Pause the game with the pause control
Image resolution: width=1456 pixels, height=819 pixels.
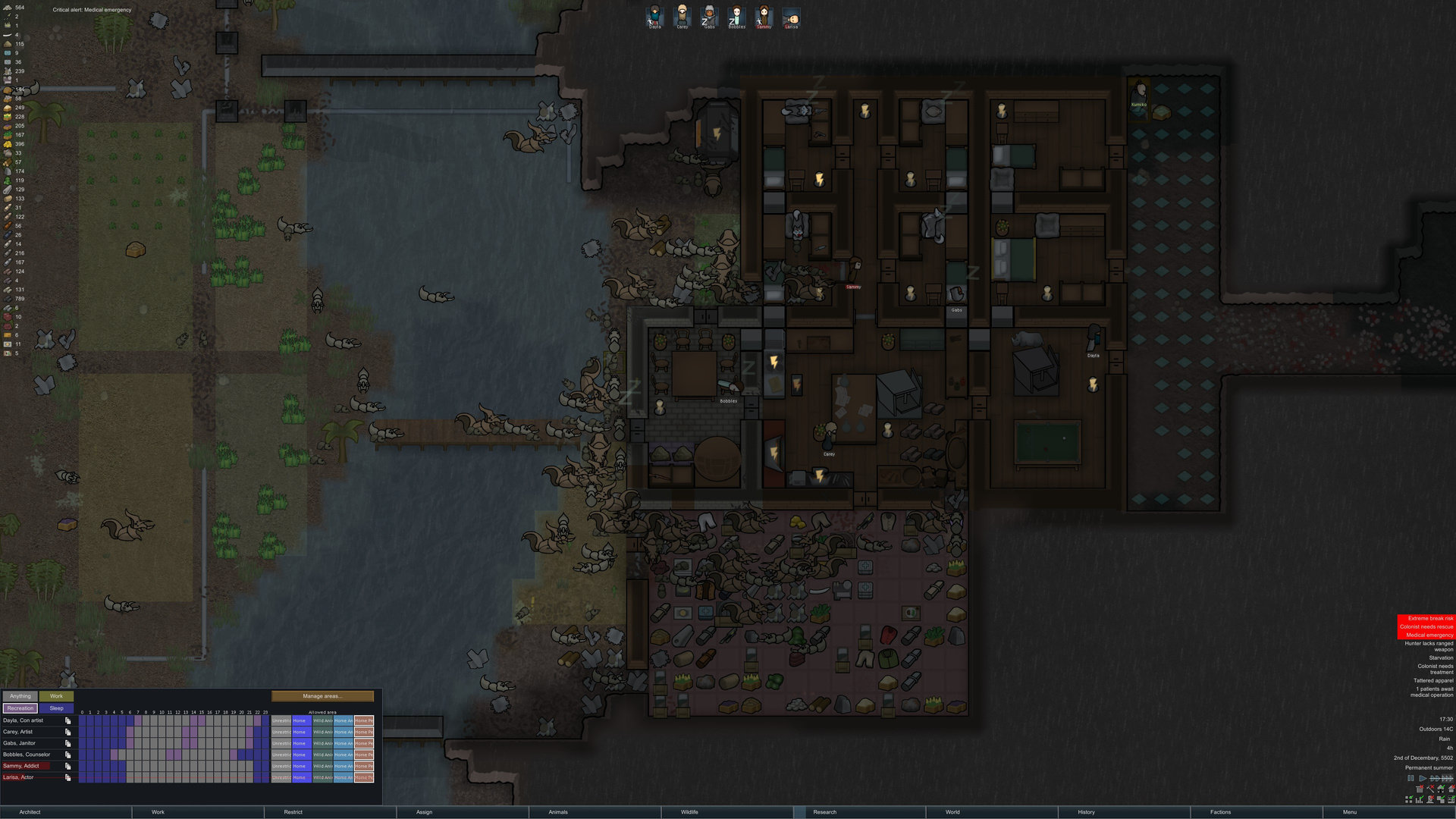pyautogui.click(x=1410, y=779)
